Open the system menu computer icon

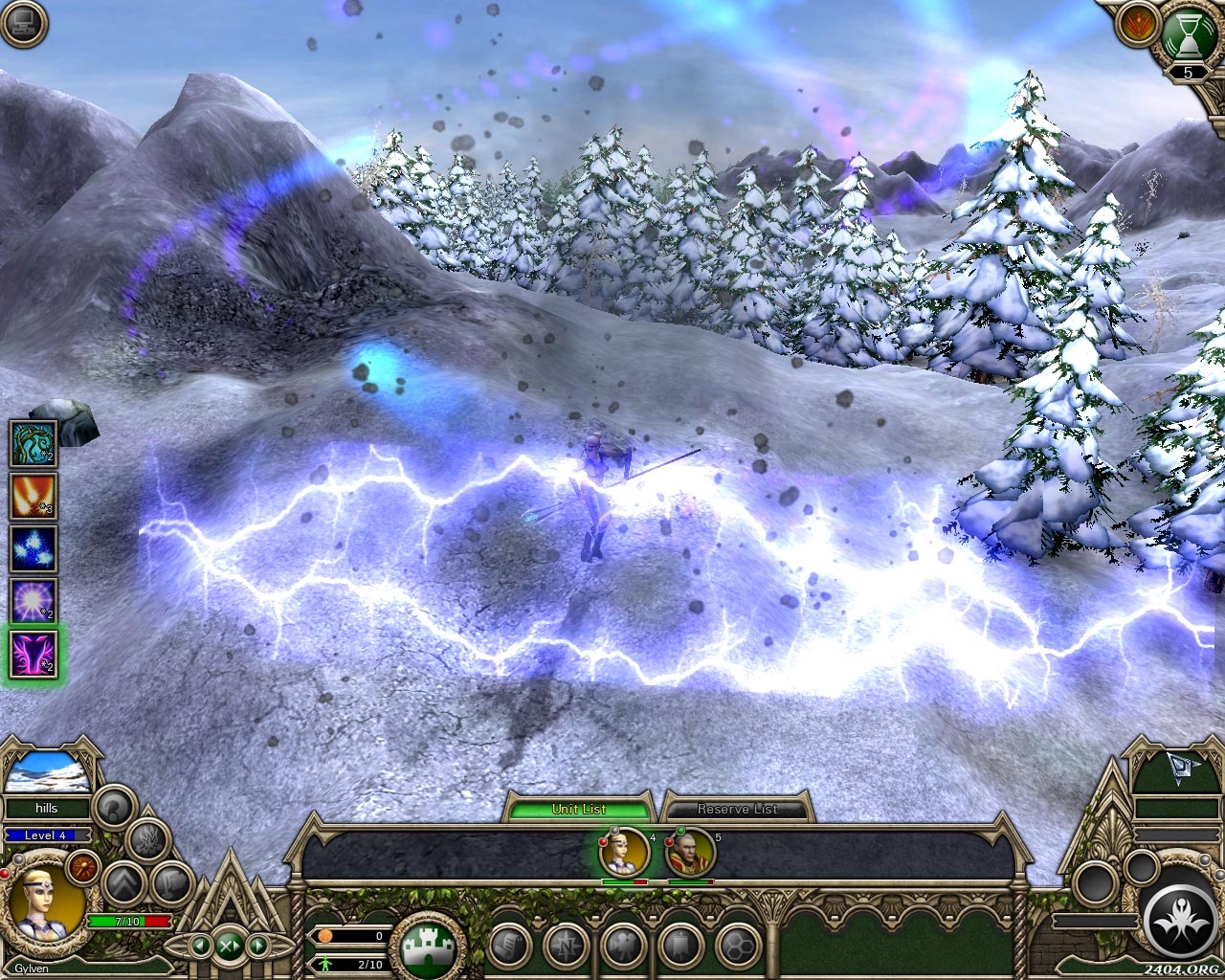pos(25,25)
